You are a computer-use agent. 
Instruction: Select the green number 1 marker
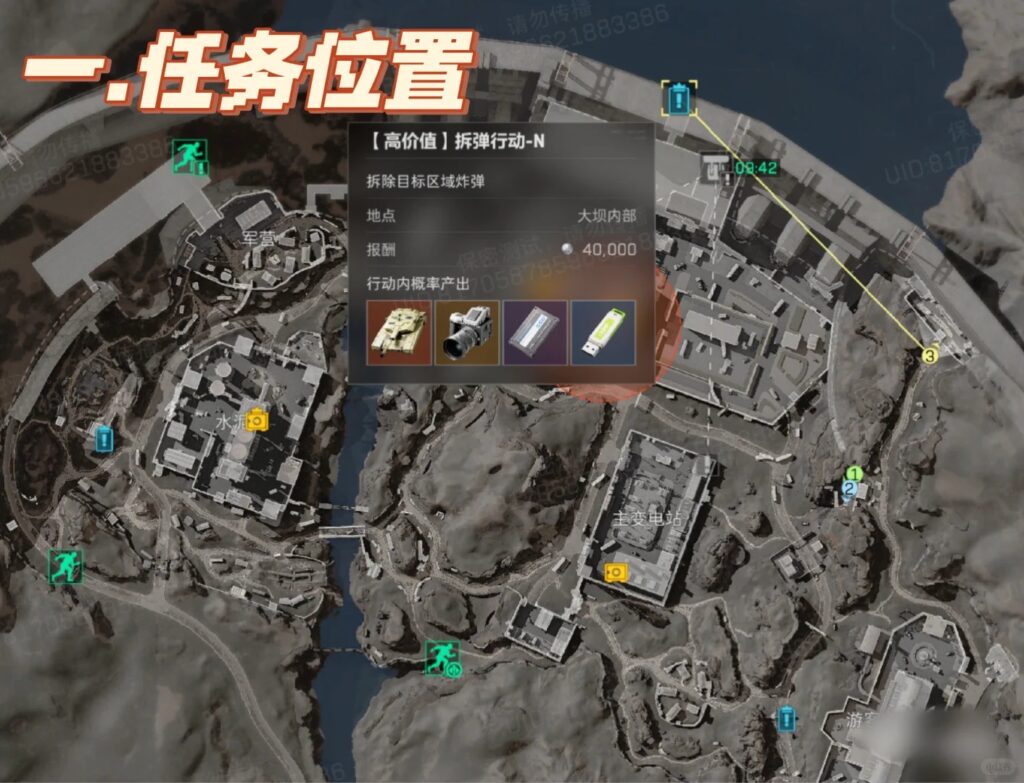pos(854,473)
